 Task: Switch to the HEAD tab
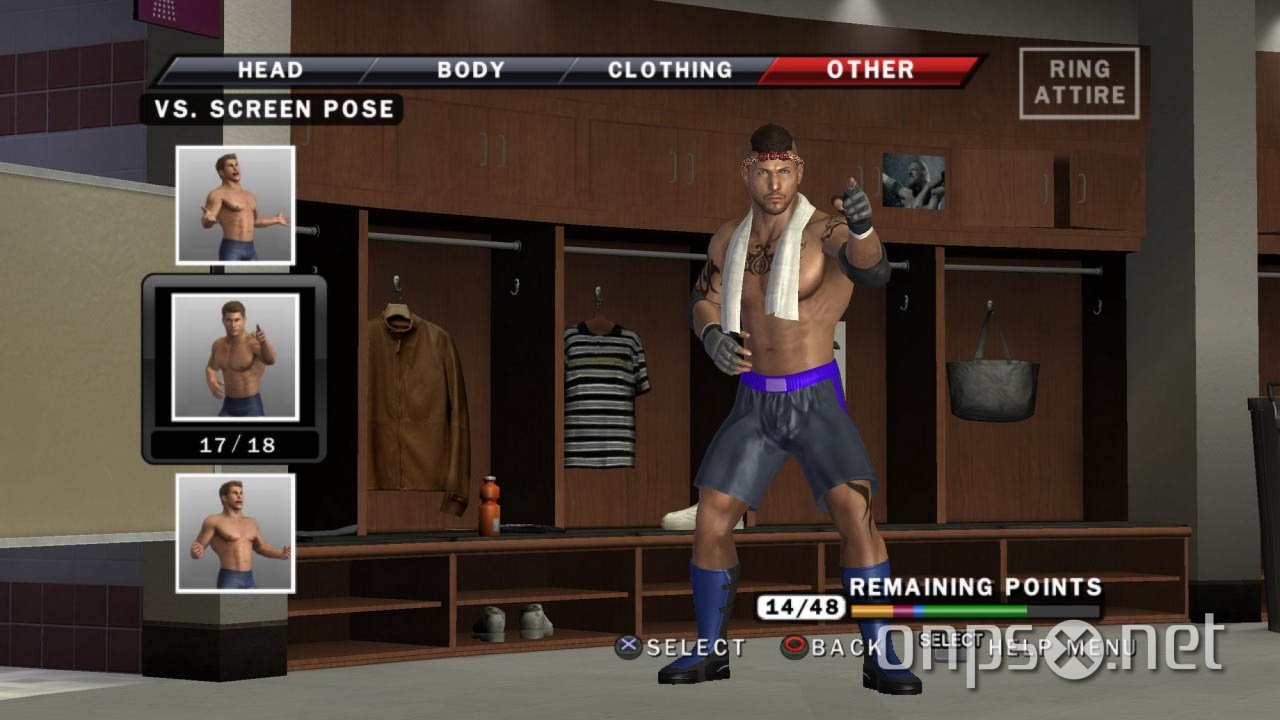coord(268,70)
